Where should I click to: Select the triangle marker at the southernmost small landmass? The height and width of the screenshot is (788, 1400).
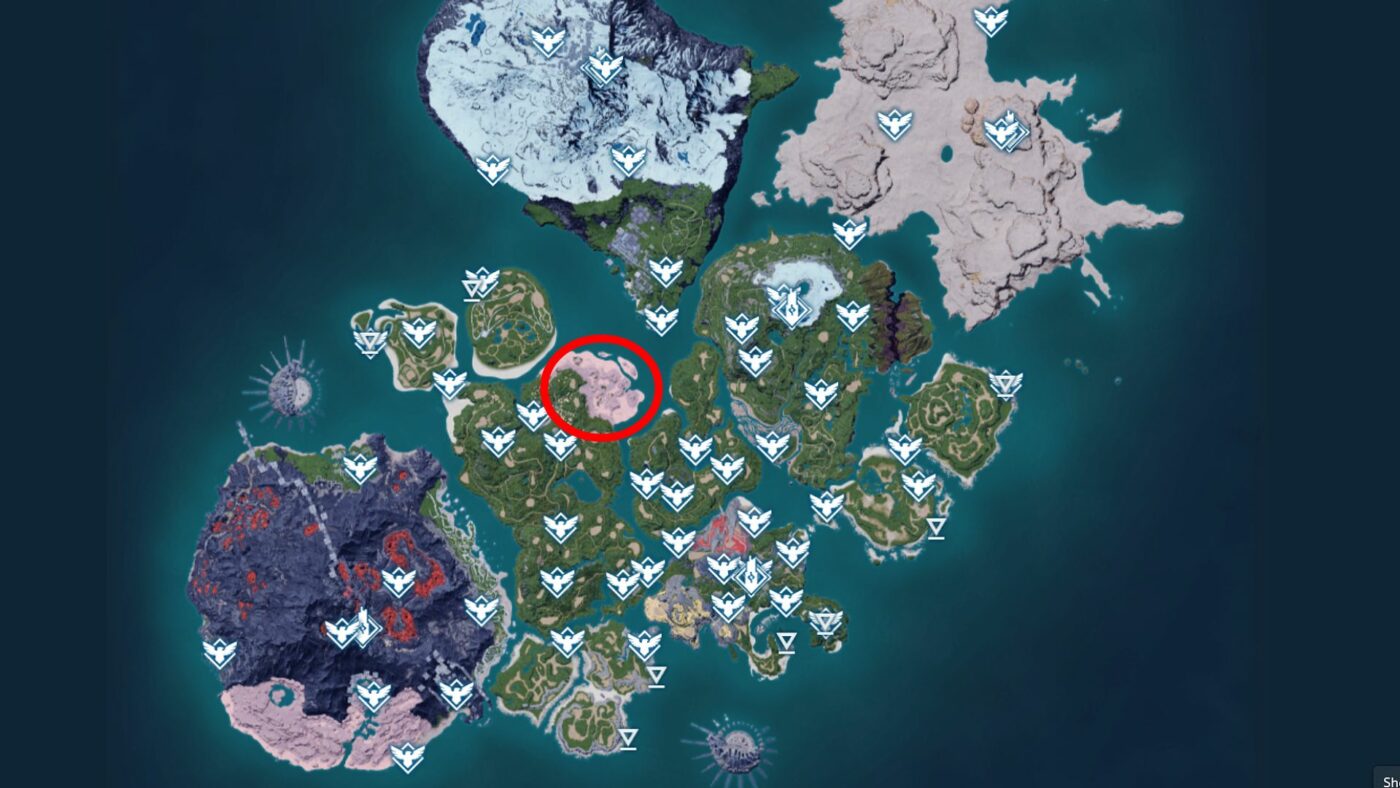pyautogui.click(x=627, y=738)
